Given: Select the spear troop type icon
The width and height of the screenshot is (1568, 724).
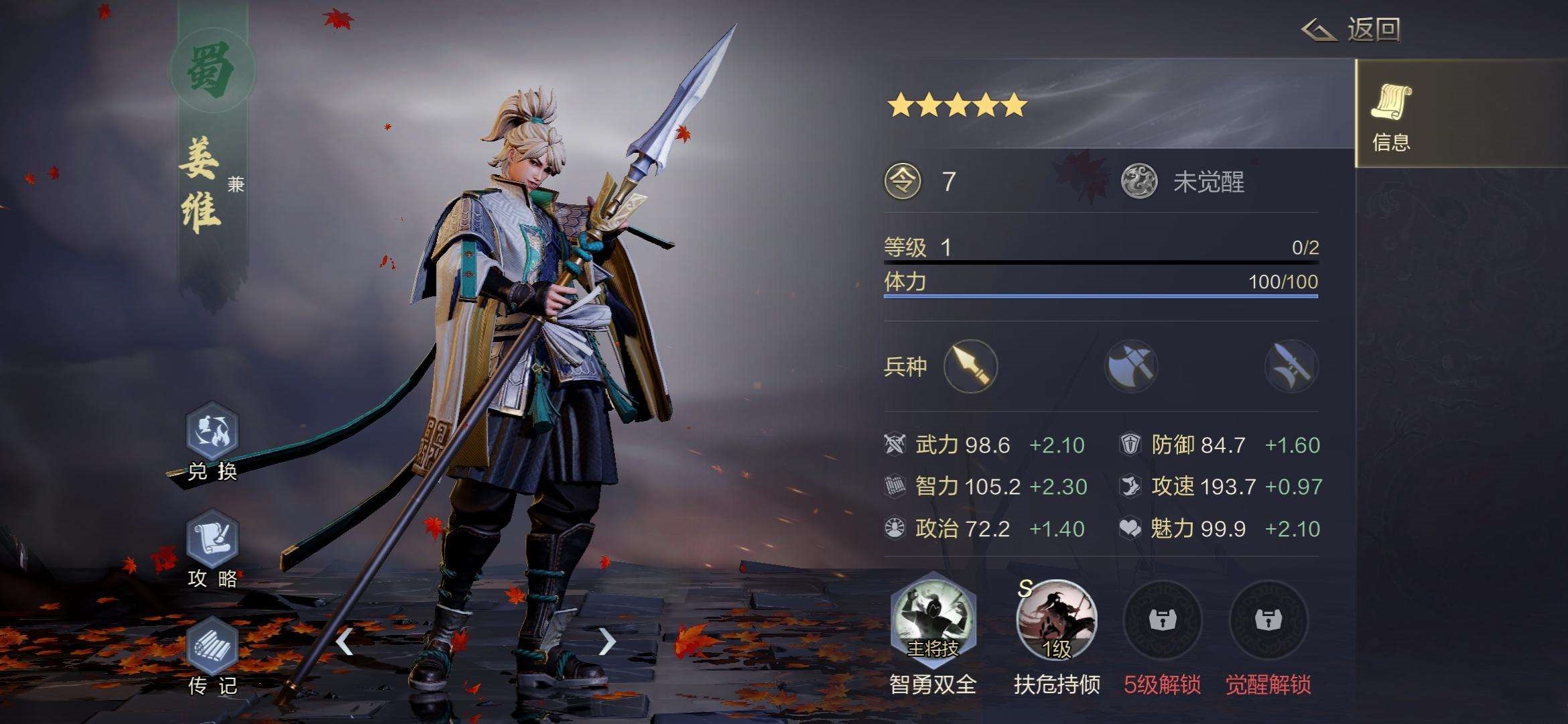Looking at the screenshot, I should (x=970, y=366).
